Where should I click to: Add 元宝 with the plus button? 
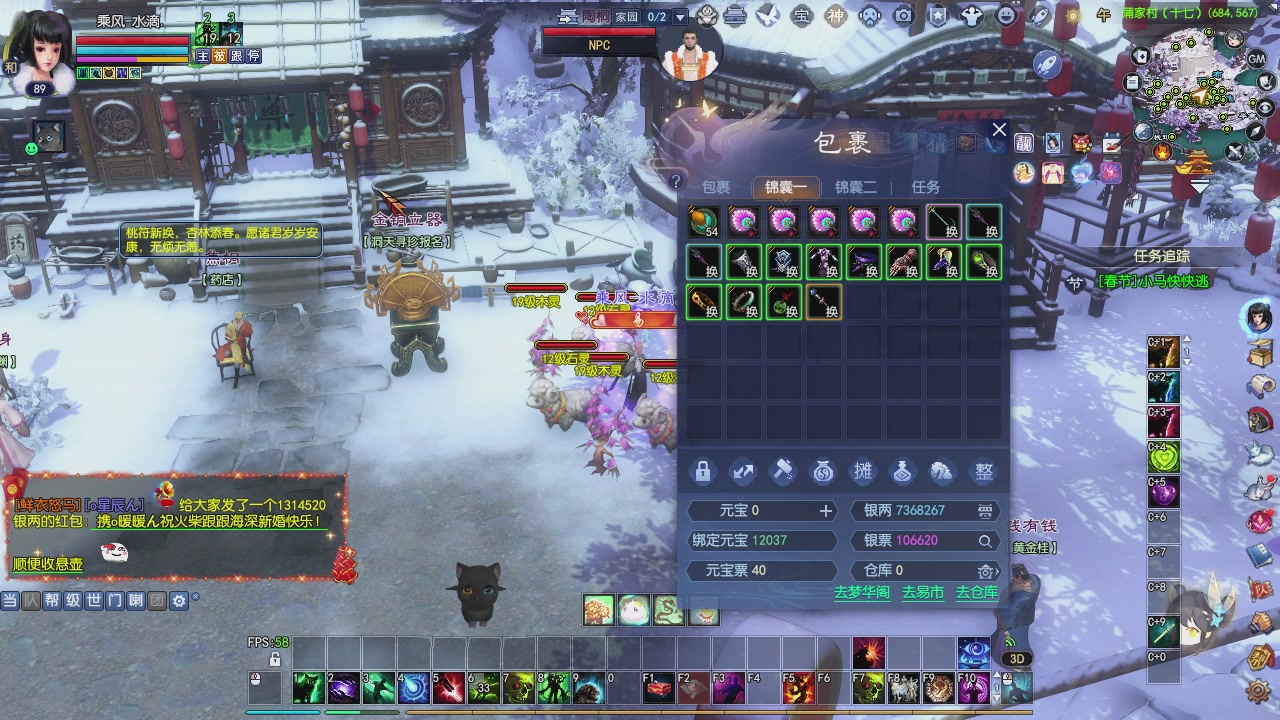pos(826,511)
